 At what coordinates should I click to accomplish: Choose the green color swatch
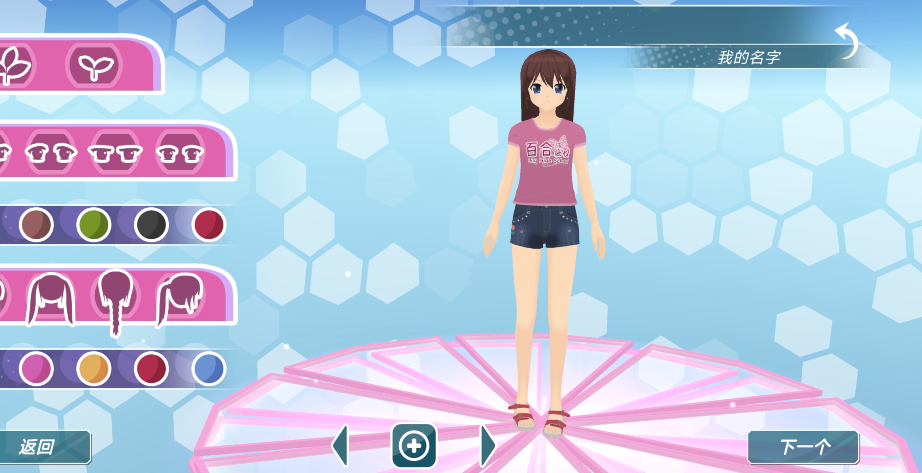coord(94,224)
